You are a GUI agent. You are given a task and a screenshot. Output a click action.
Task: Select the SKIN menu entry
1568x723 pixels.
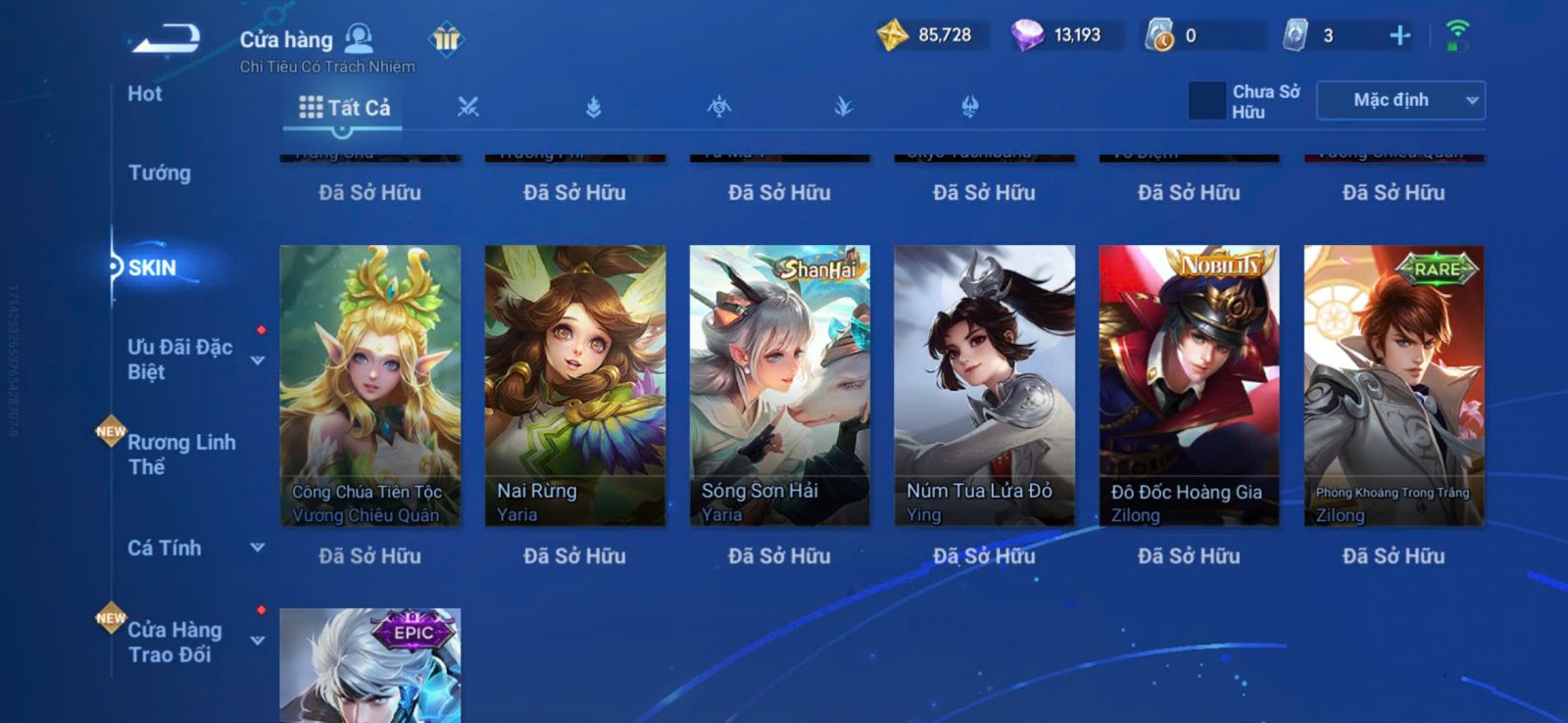[x=153, y=267]
